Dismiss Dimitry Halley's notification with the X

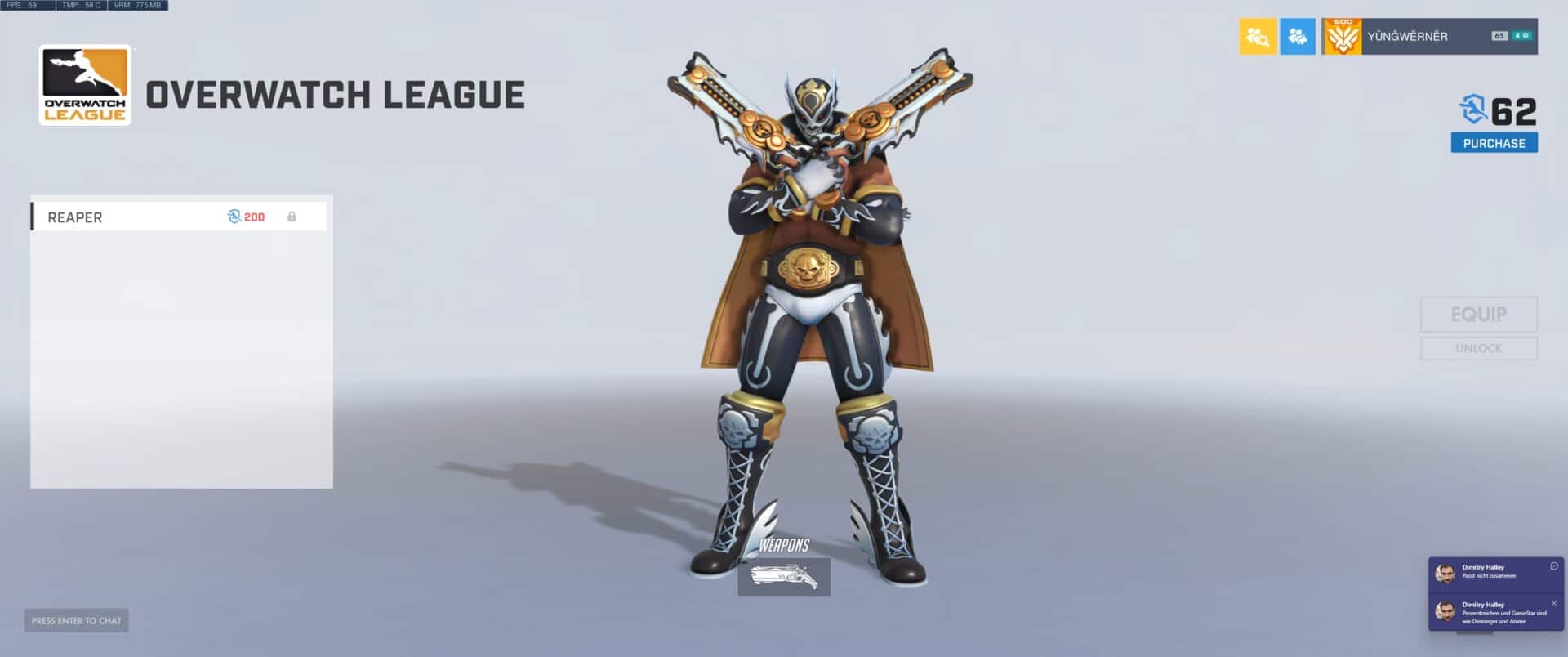[x=1556, y=602]
